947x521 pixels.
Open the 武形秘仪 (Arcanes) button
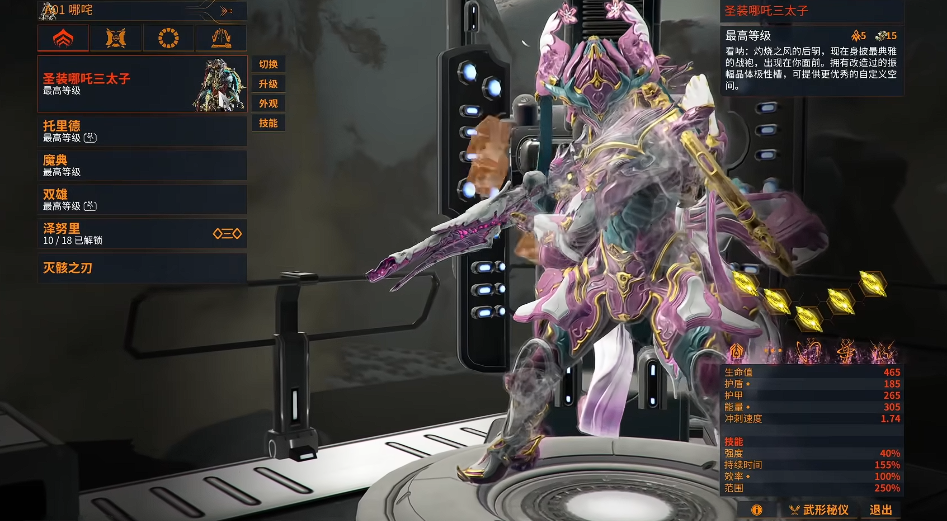click(x=817, y=510)
